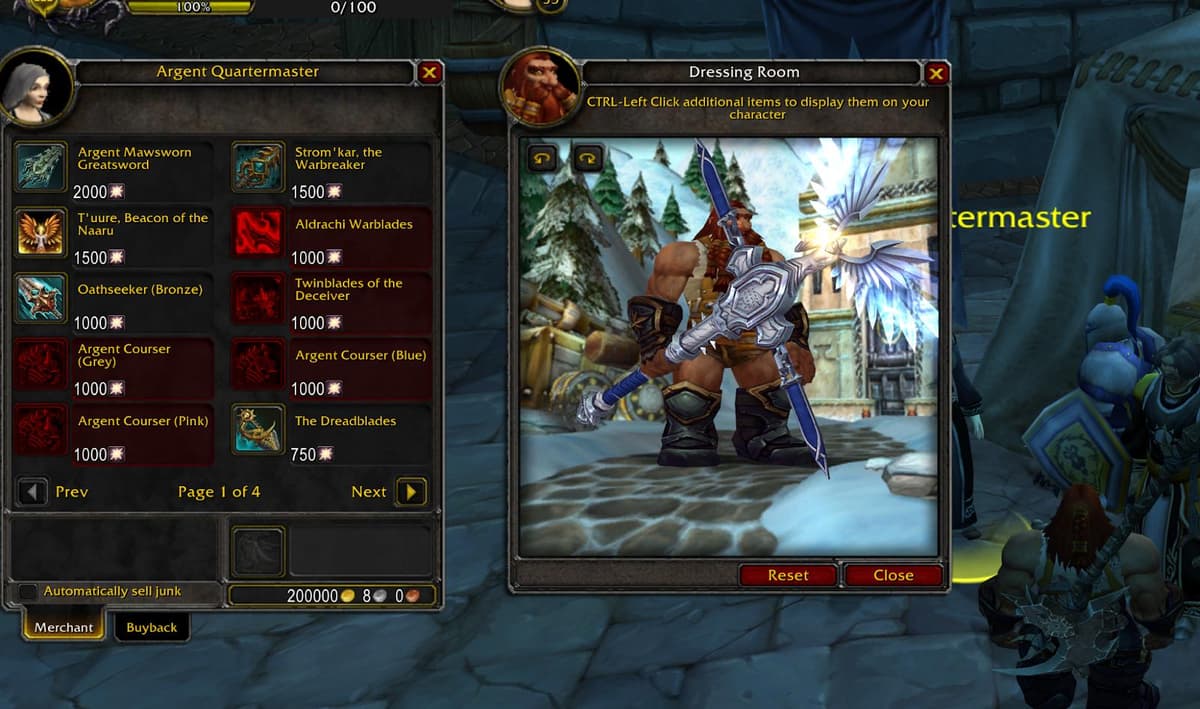The image size is (1200, 709).
Task: Close the Argent Quartermaster window
Action: pos(429,72)
